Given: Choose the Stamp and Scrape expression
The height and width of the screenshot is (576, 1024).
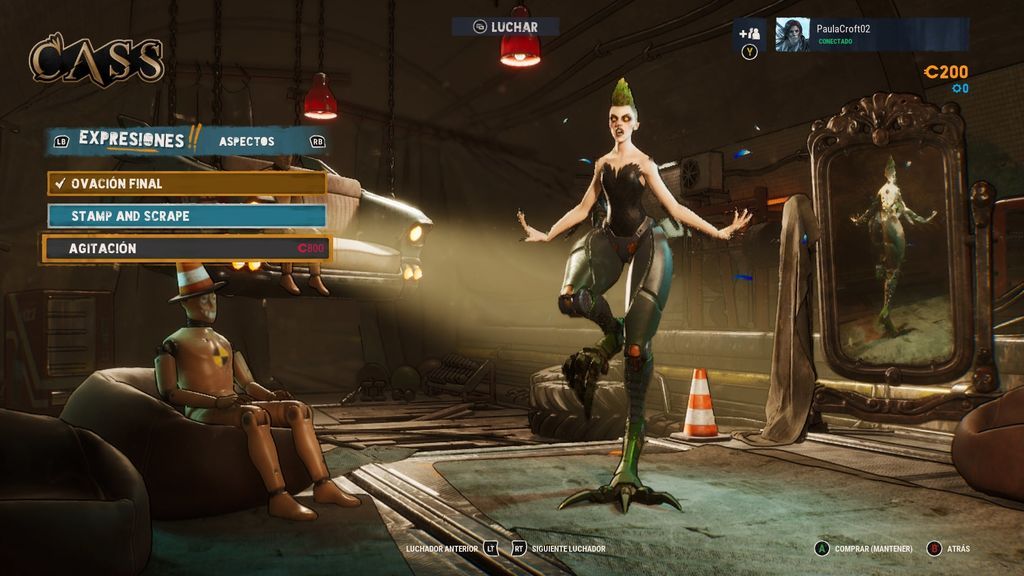Looking at the screenshot, I should [x=187, y=216].
